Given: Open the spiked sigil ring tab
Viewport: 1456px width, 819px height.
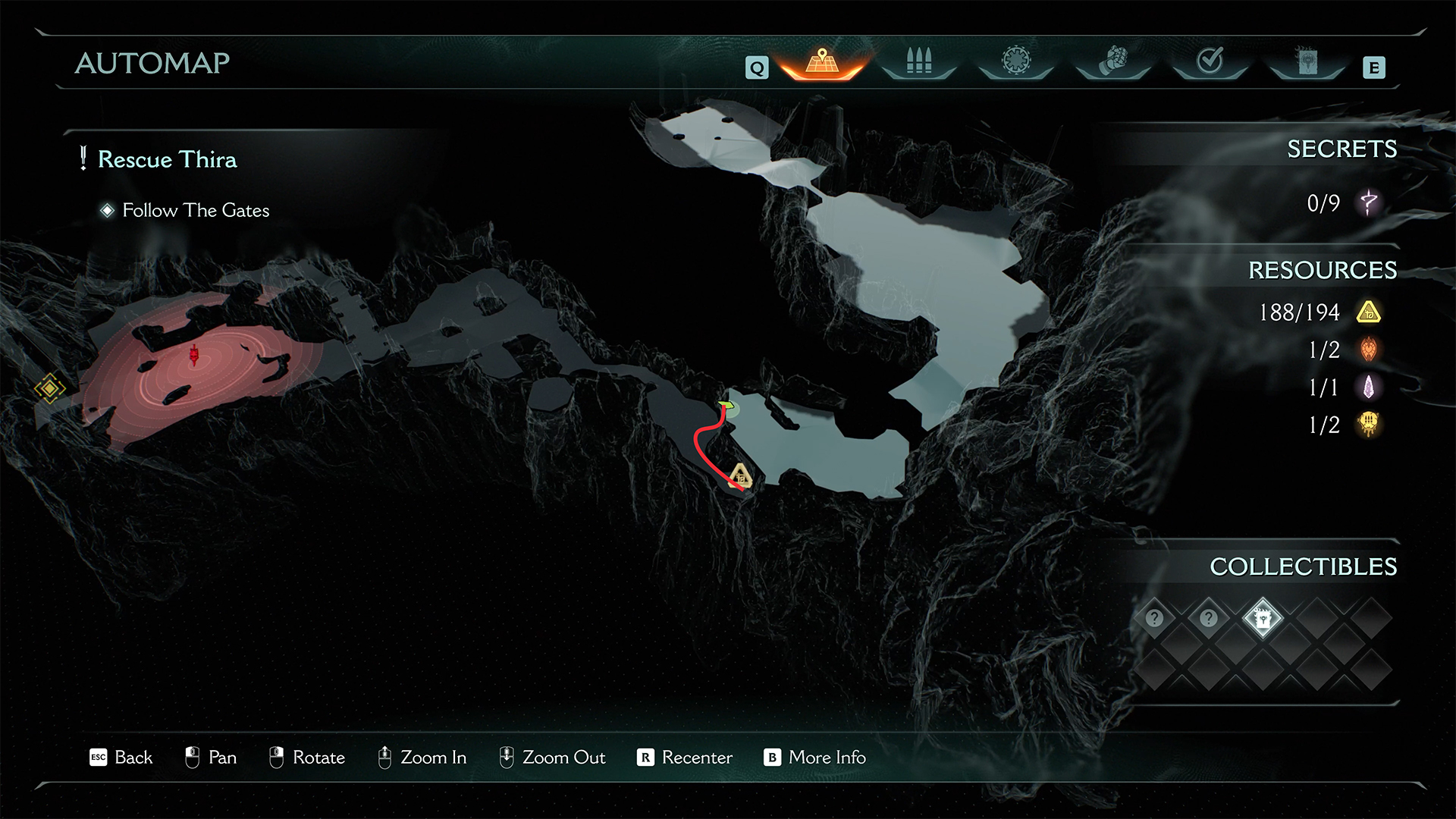Looking at the screenshot, I should point(1016,61).
